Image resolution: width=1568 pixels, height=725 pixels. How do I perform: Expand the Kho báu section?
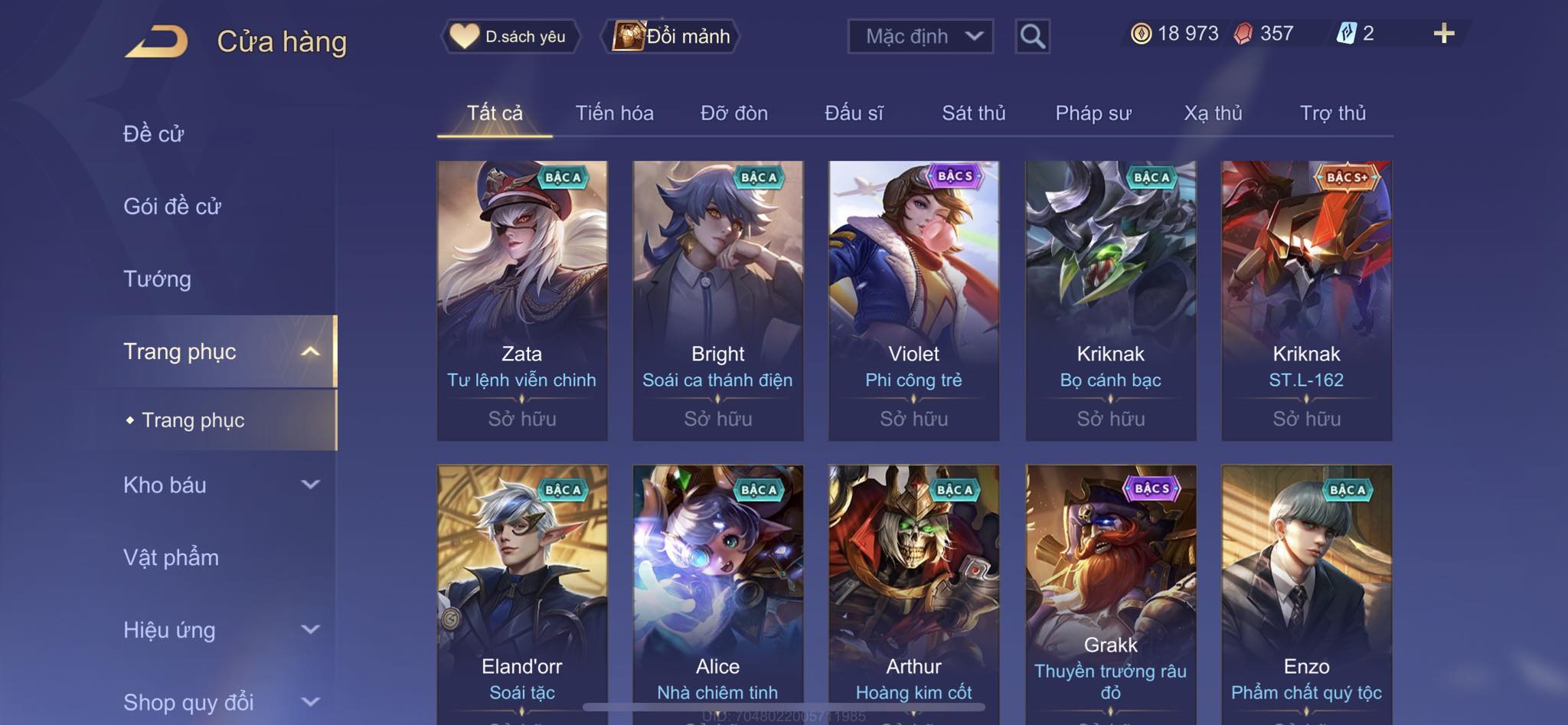tap(220, 485)
